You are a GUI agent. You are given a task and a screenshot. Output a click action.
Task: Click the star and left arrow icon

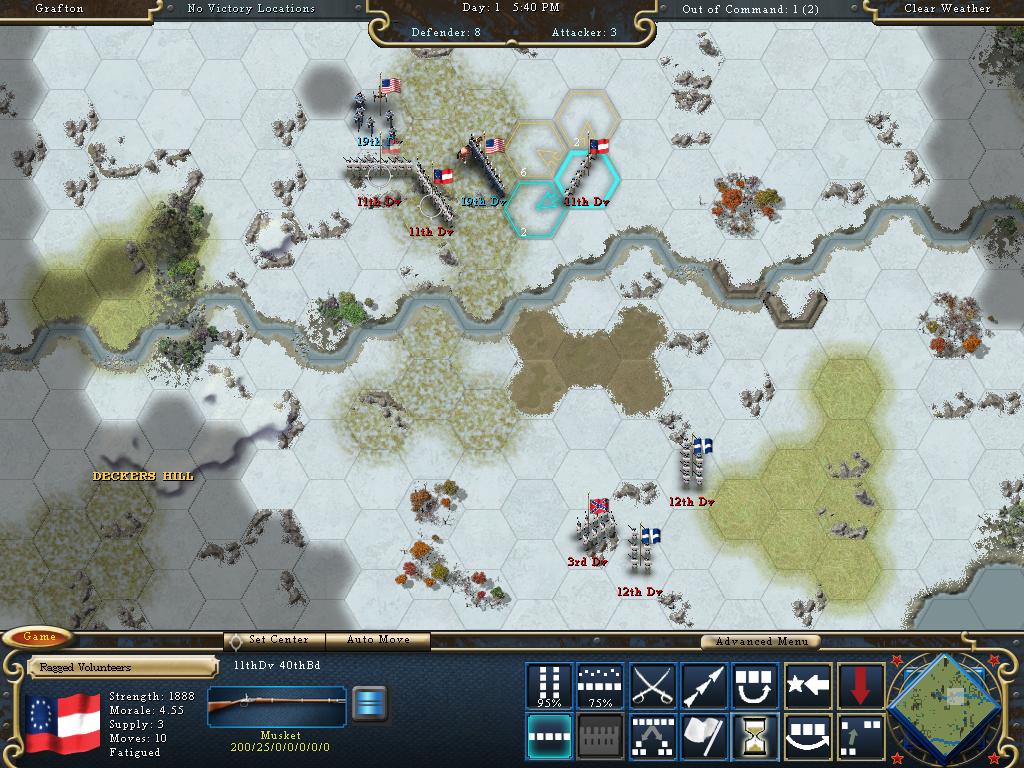tap(808, 685)
